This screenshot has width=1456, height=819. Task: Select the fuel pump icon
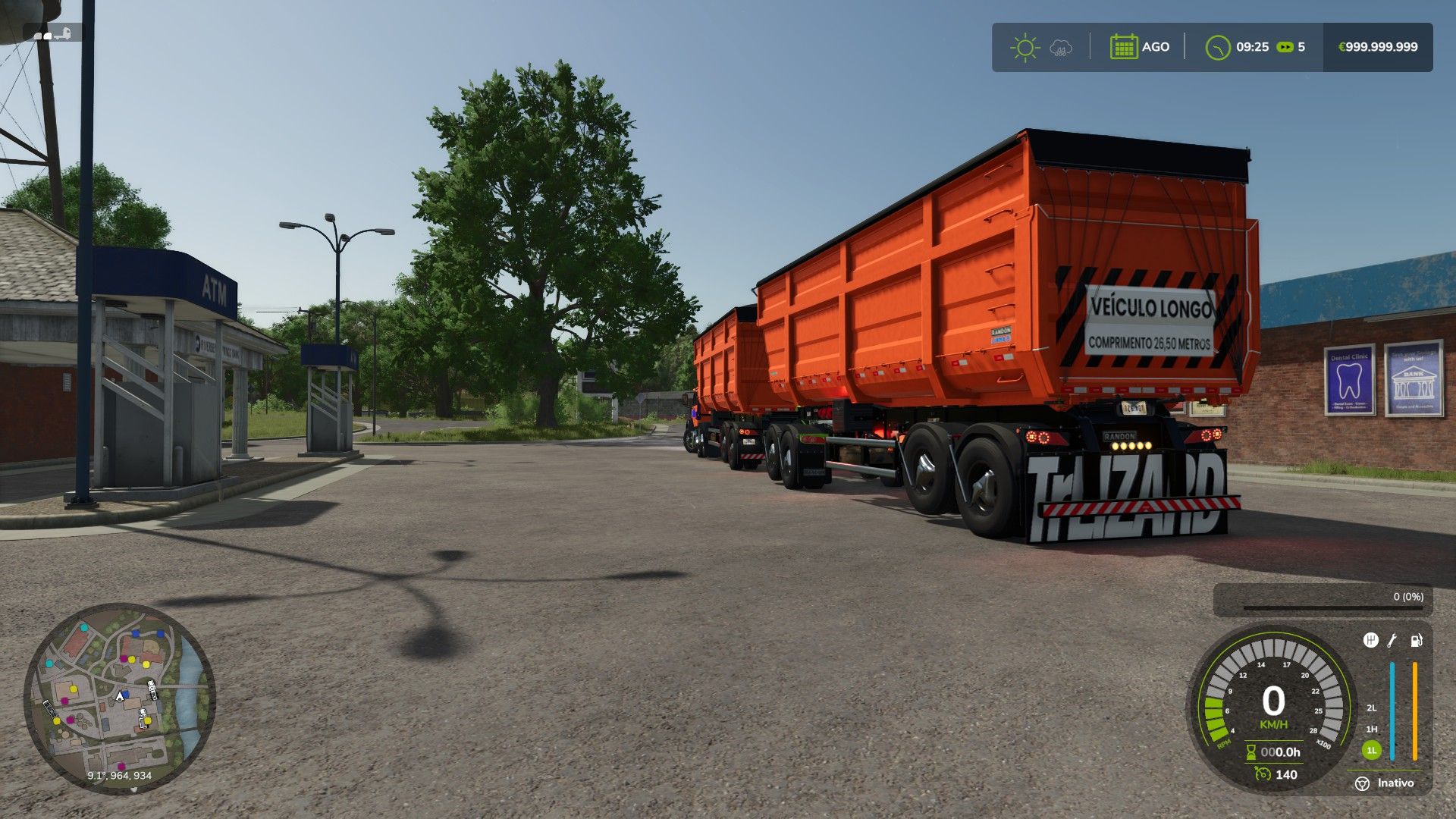point(1416,641)
